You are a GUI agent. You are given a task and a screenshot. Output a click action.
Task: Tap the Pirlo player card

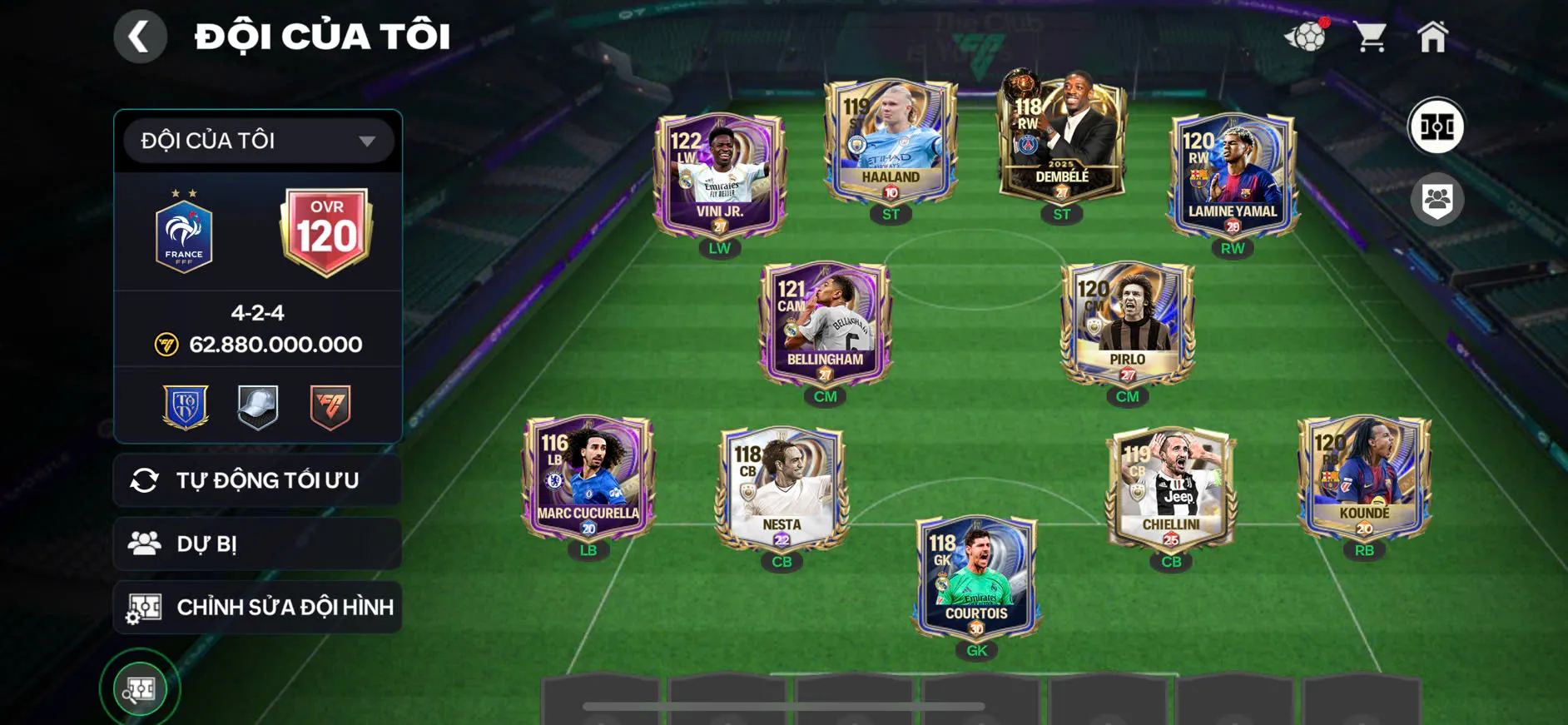tap(1128, 325)
